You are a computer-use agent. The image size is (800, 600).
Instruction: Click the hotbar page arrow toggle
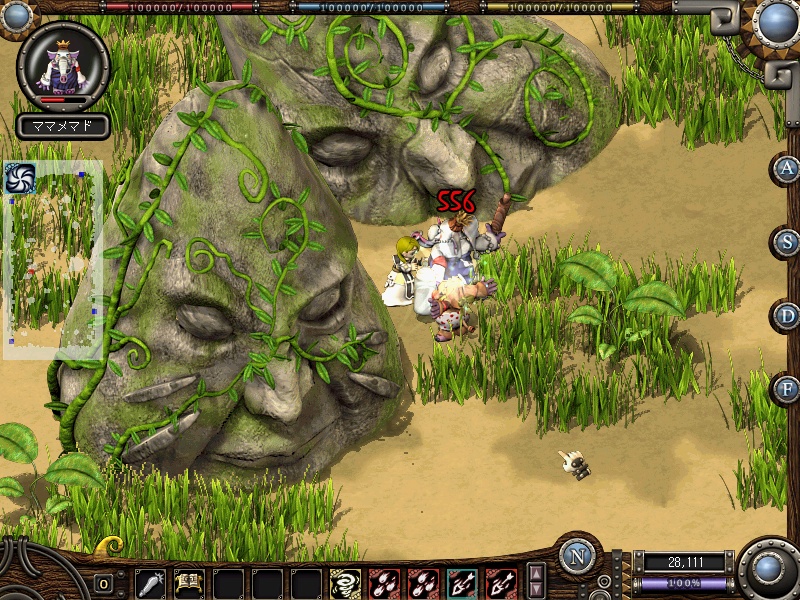click(x=537, y=582)
